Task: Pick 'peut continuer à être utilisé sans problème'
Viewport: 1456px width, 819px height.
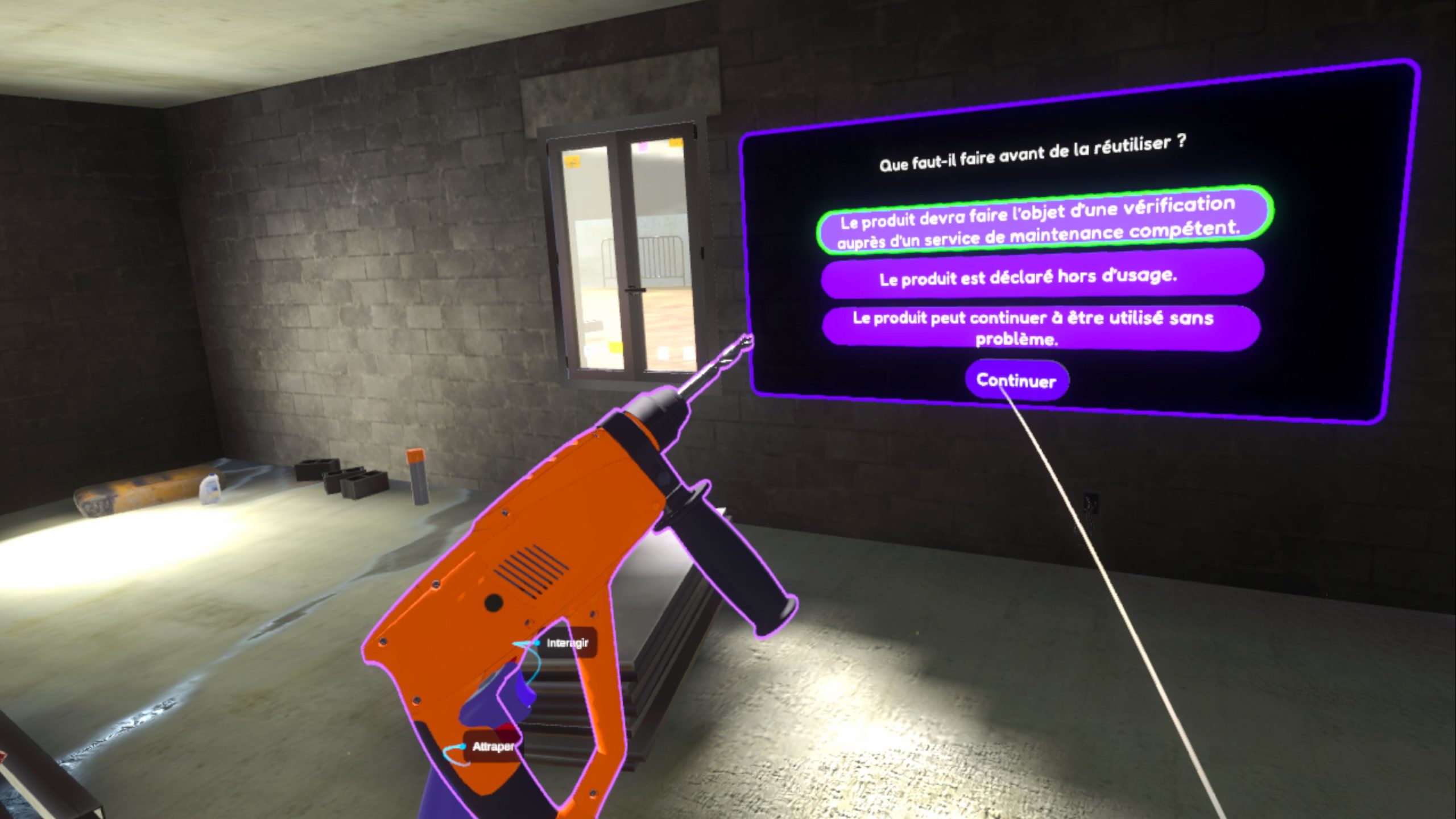Action: (1040, 328)
